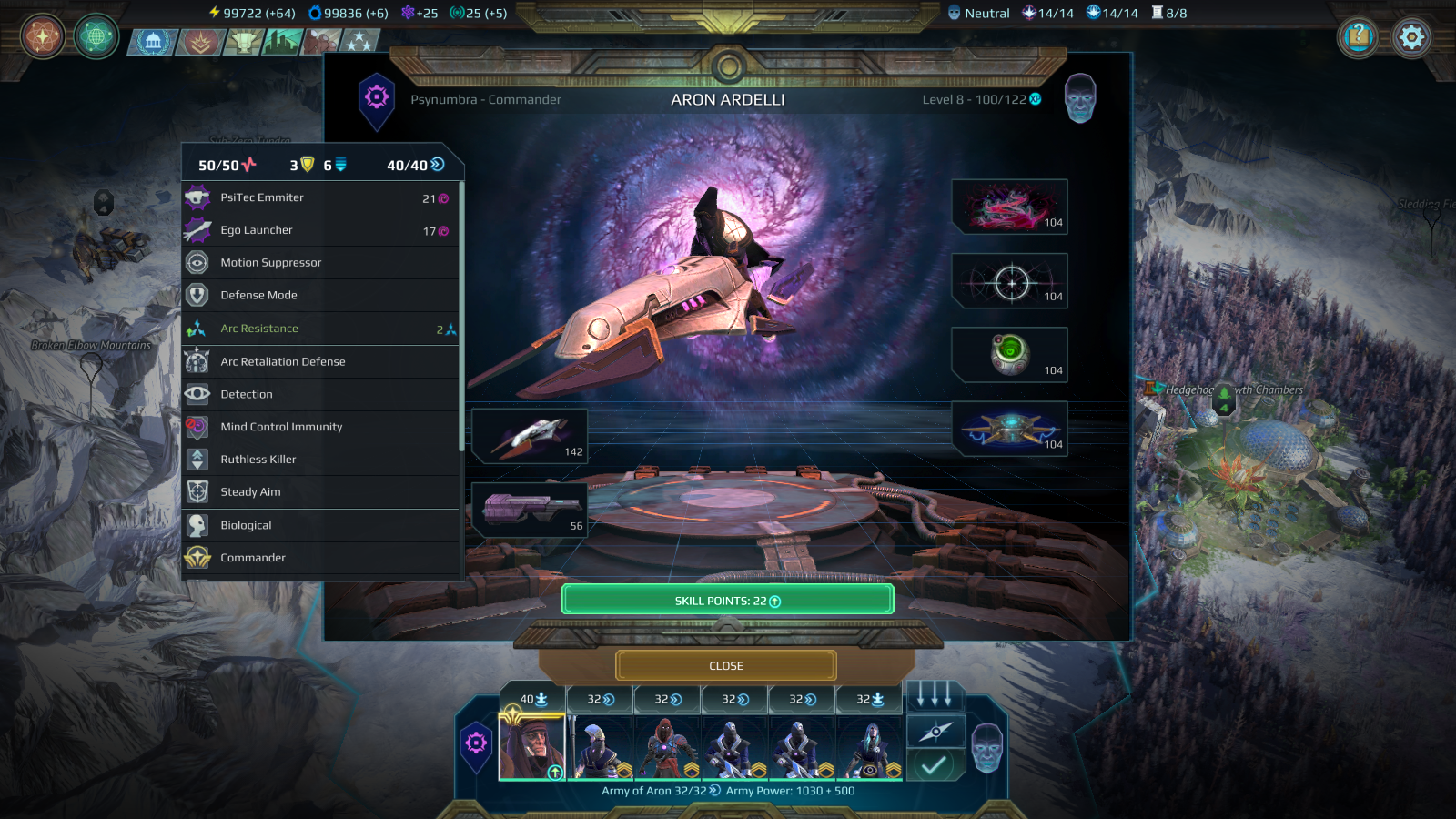Open the game settings gear
The height and width of the screenshot is (819, 1456).
click(1411, 37)
